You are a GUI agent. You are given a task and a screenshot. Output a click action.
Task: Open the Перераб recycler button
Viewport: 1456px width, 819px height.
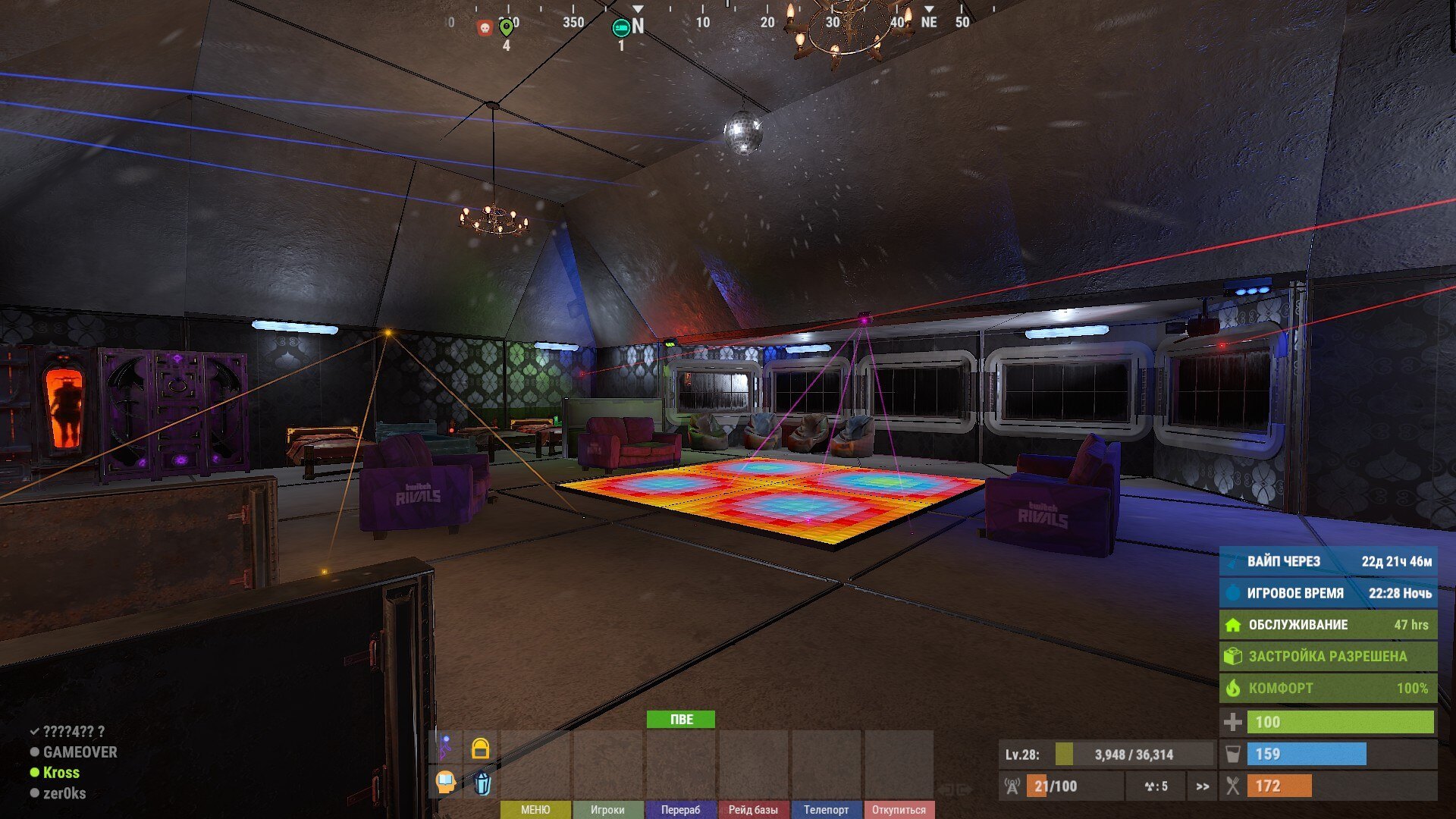click(x=680, y=810)
